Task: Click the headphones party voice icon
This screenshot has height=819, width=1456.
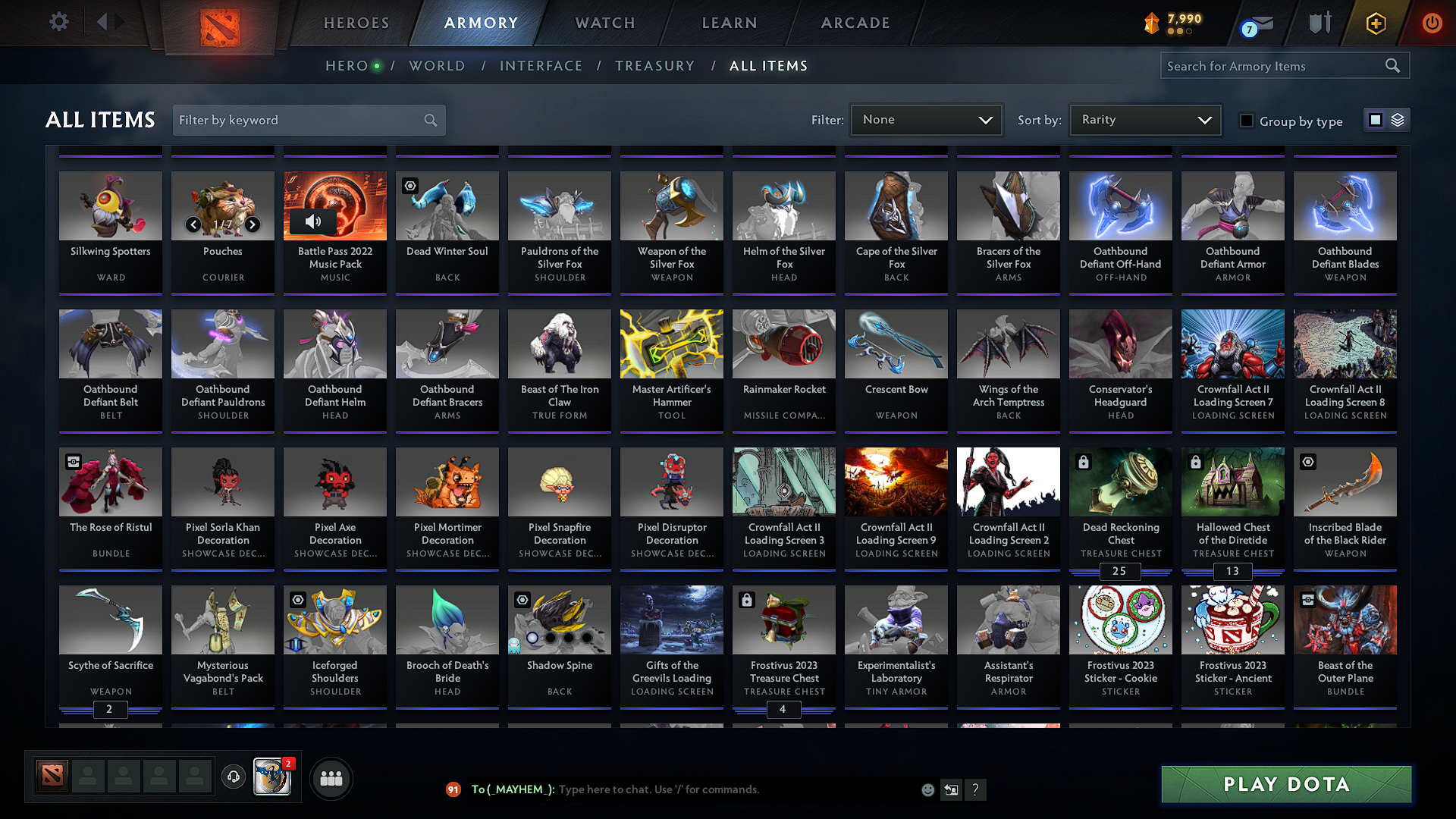Action: click(233, 777)
